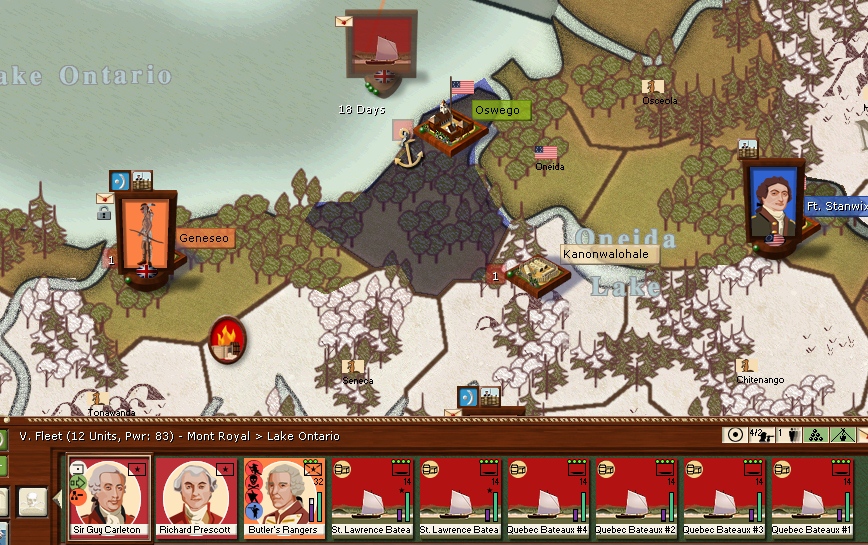Image resolution: width=868 pixels, height=545 pixels.
Task: Select the Quebec Bateaux #1 unit card
Action: click(x=811, y=498)
